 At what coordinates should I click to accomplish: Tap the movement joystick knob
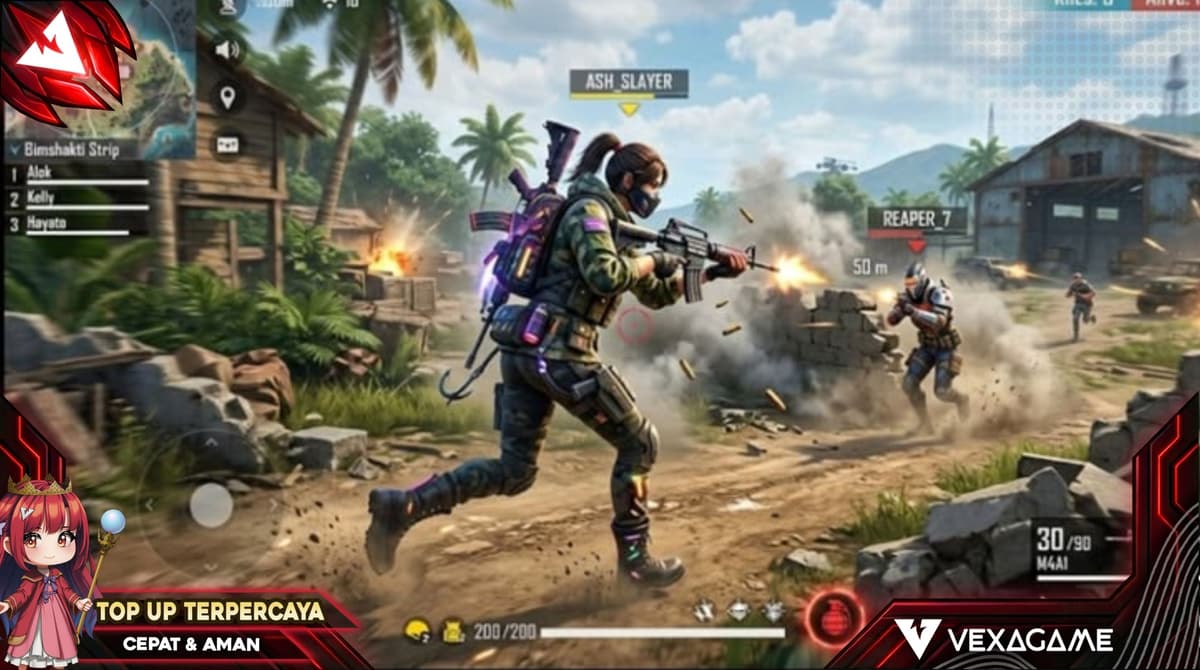211,505
